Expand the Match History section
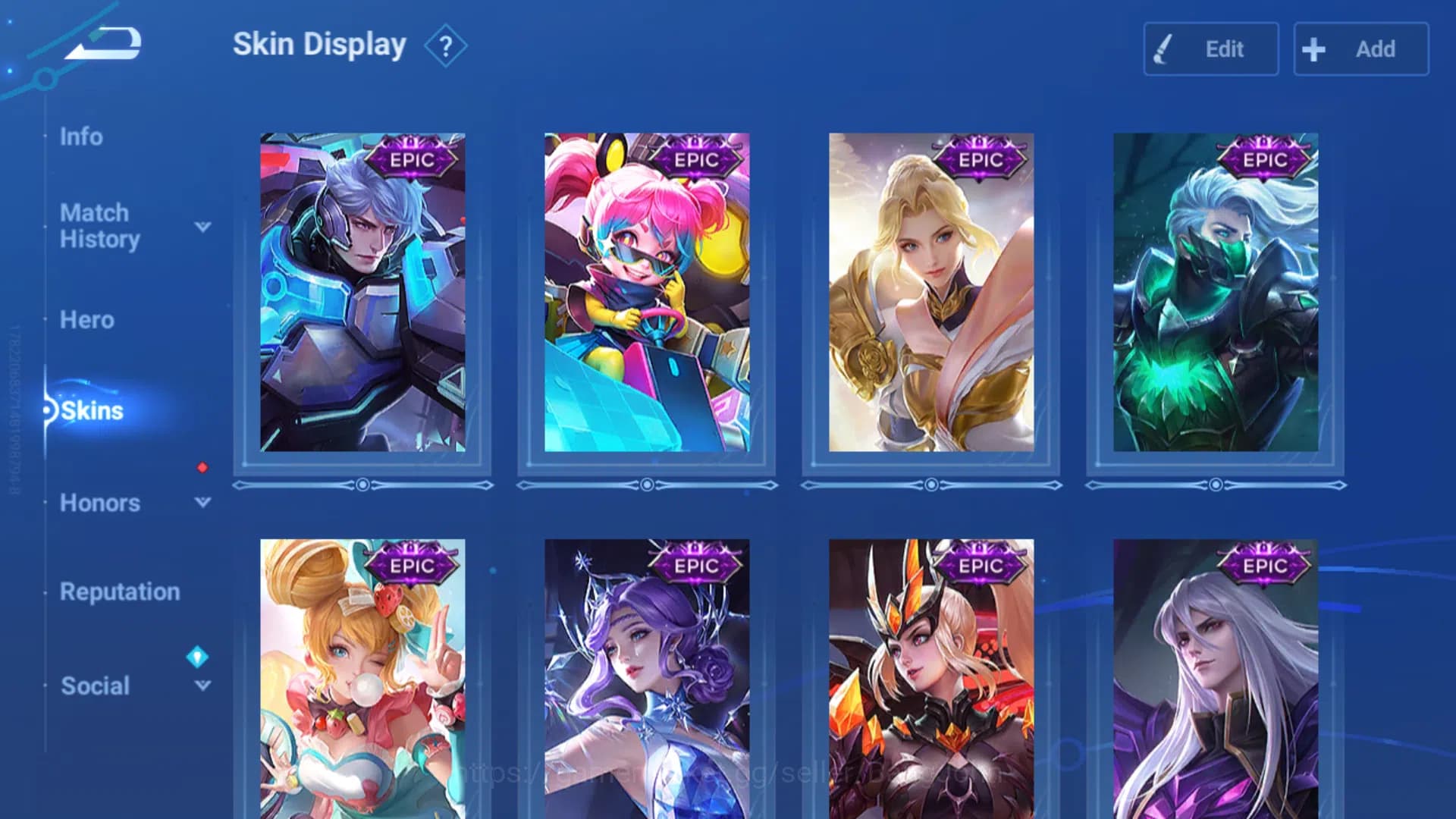 201,227
